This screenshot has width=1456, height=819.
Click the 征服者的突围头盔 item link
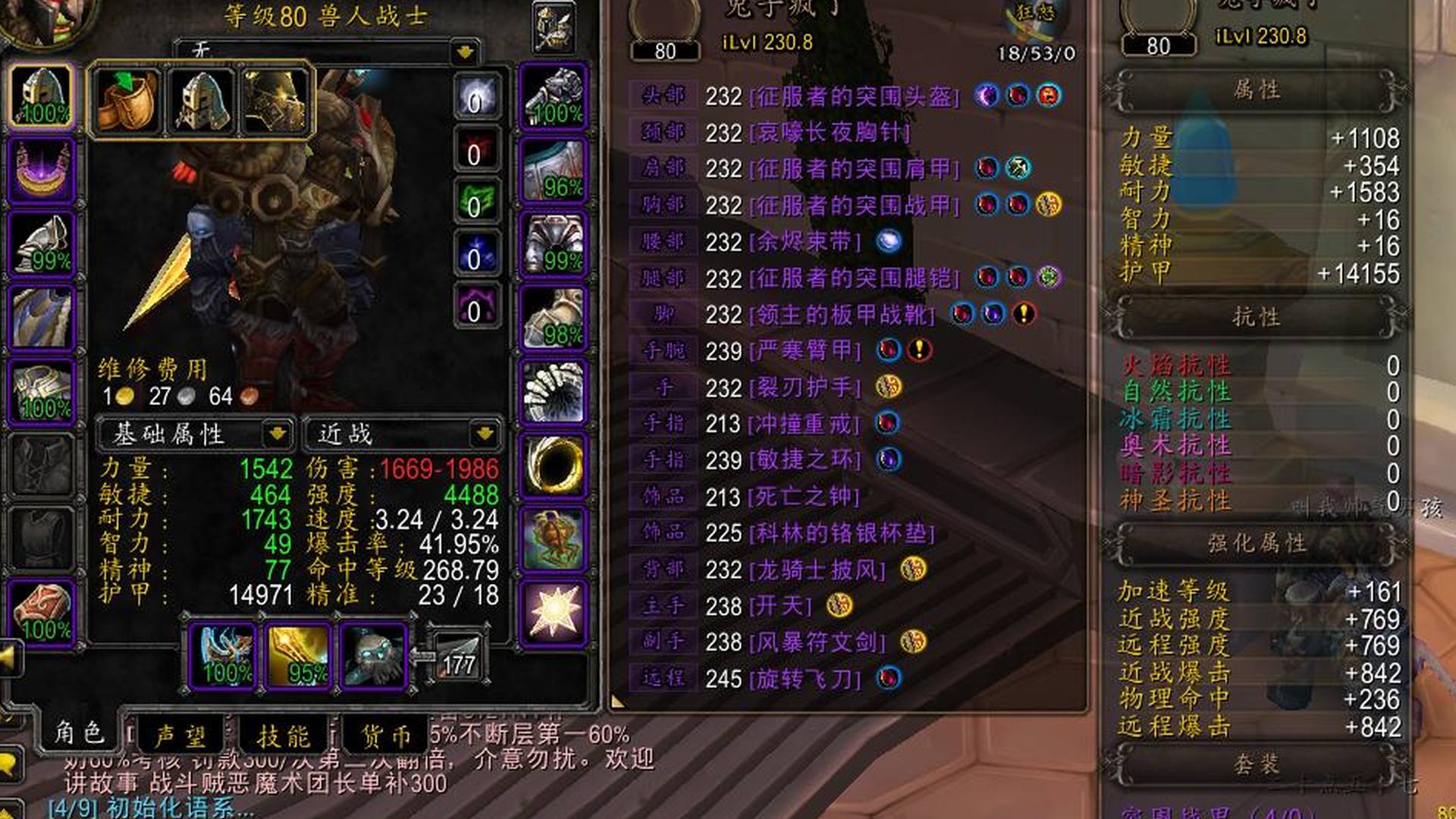[855, 96]
